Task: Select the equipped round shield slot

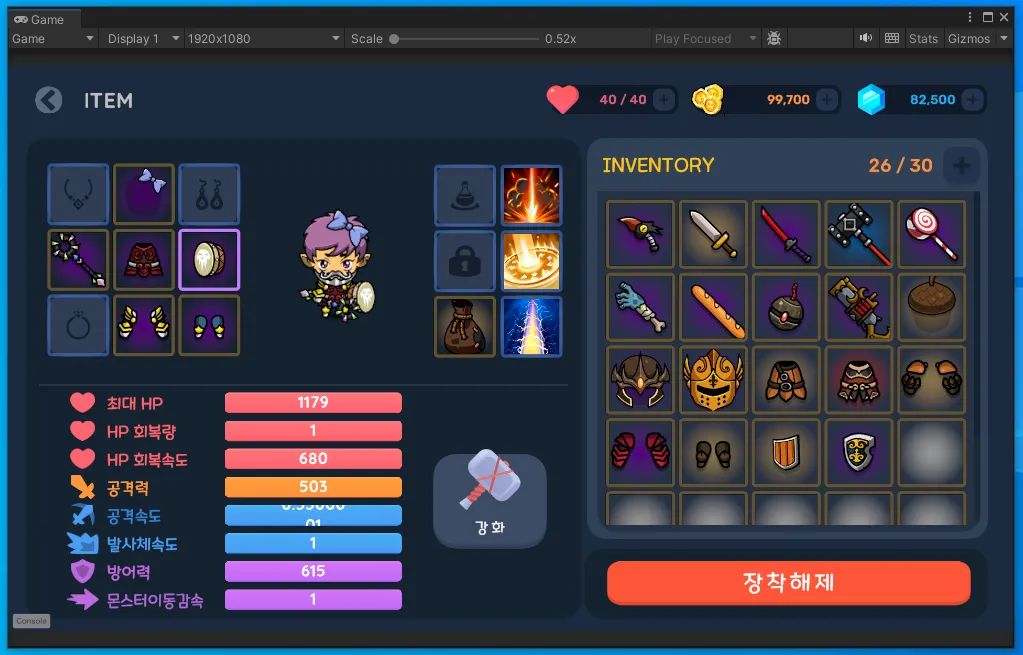Action: point(209,260)
